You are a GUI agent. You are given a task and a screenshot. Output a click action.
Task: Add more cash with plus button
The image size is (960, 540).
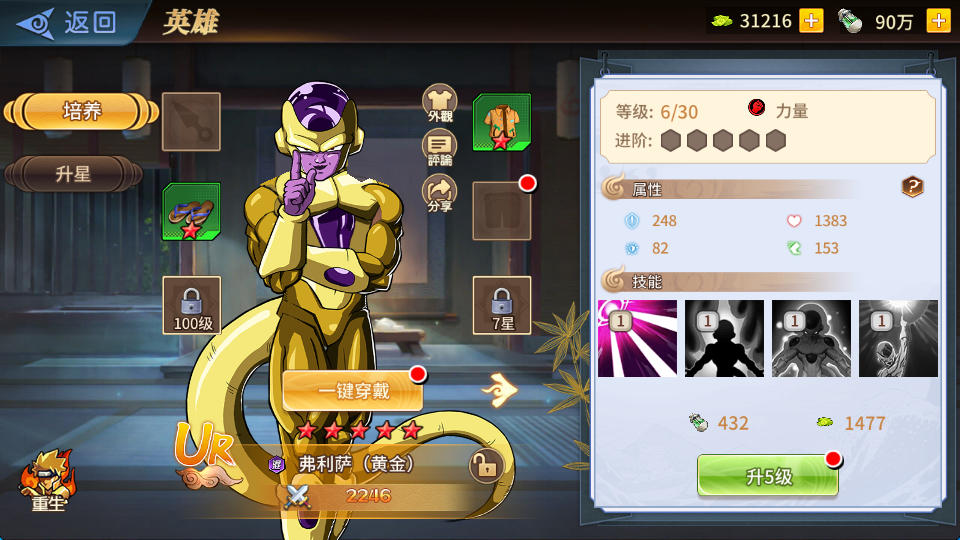pos(938,21)
